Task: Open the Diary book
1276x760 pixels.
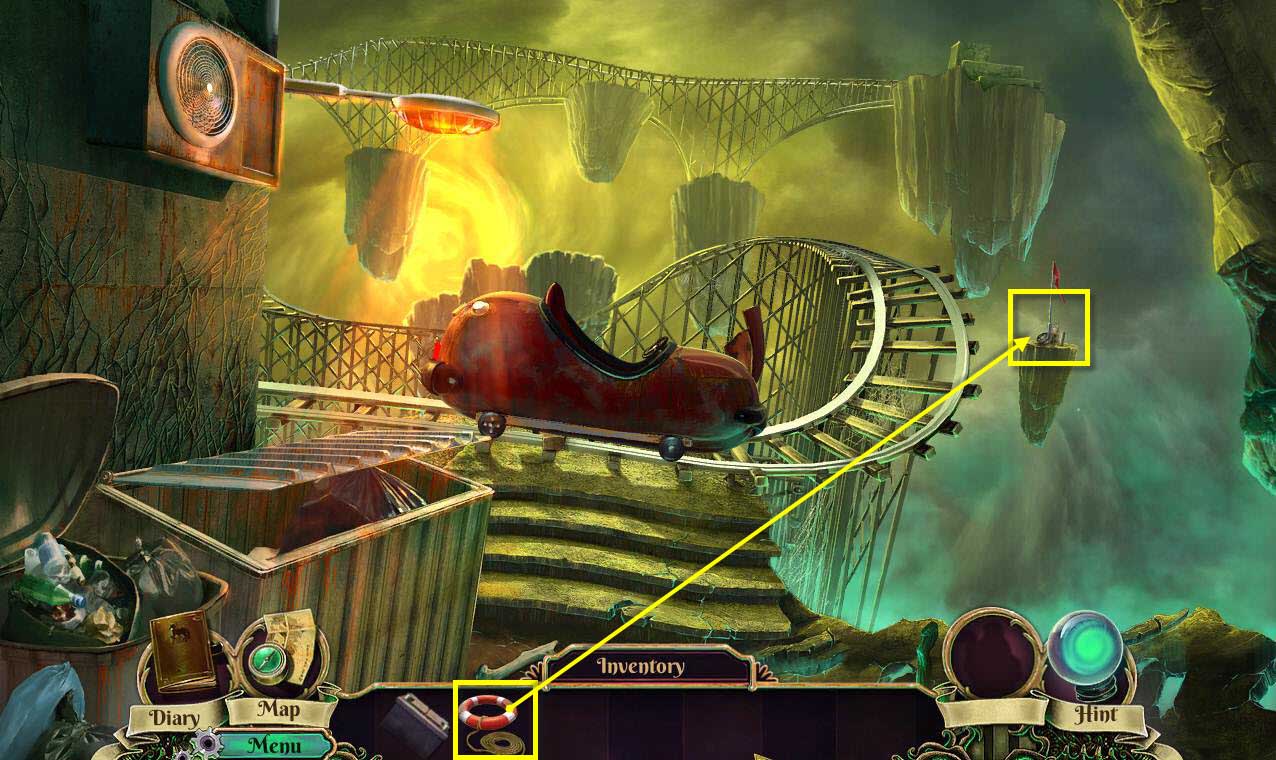Action: 182,655
